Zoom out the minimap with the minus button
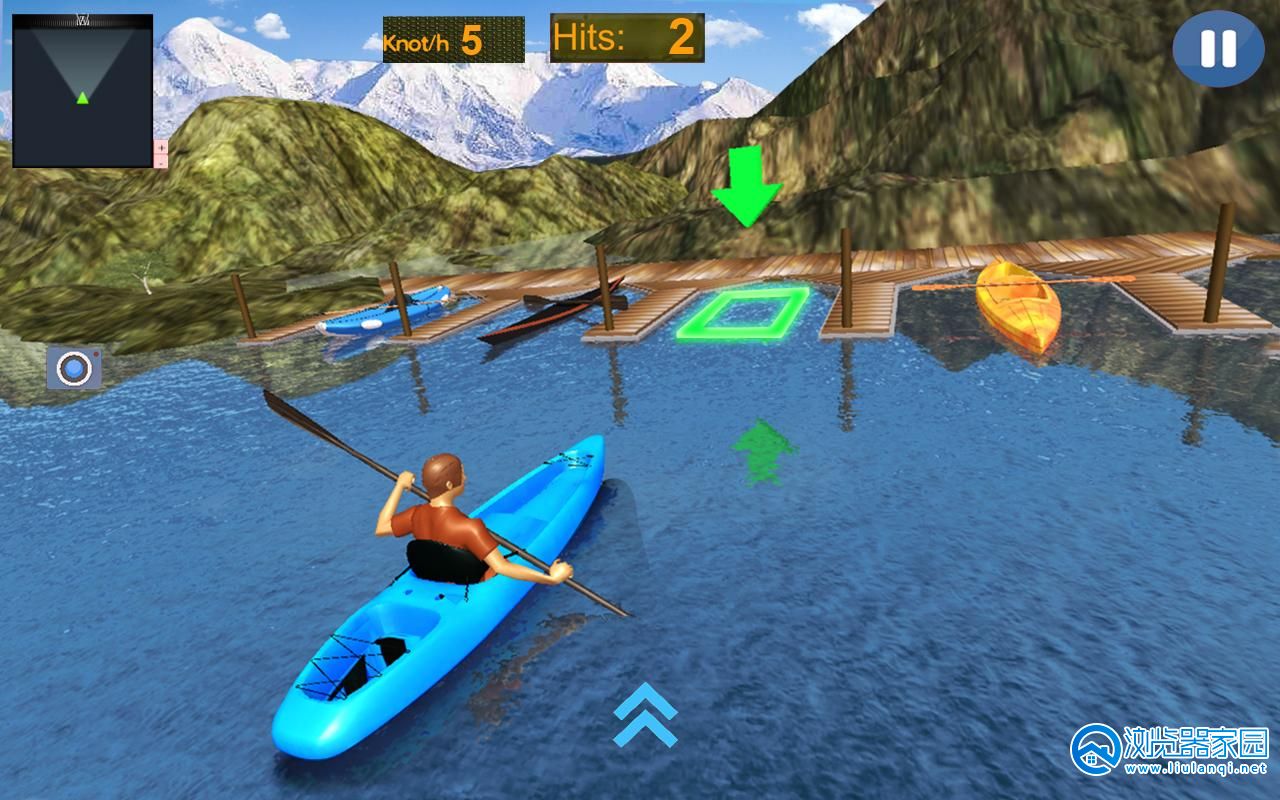 161,161
